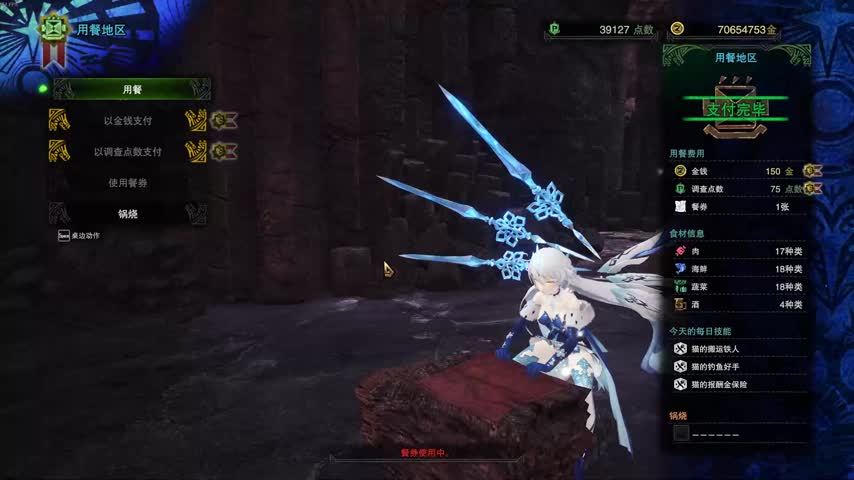Image resolution: width=854 pixels, height=480 pixels.
Task: Open the 锅烧 menu entry
Action: tap(128, 214)
